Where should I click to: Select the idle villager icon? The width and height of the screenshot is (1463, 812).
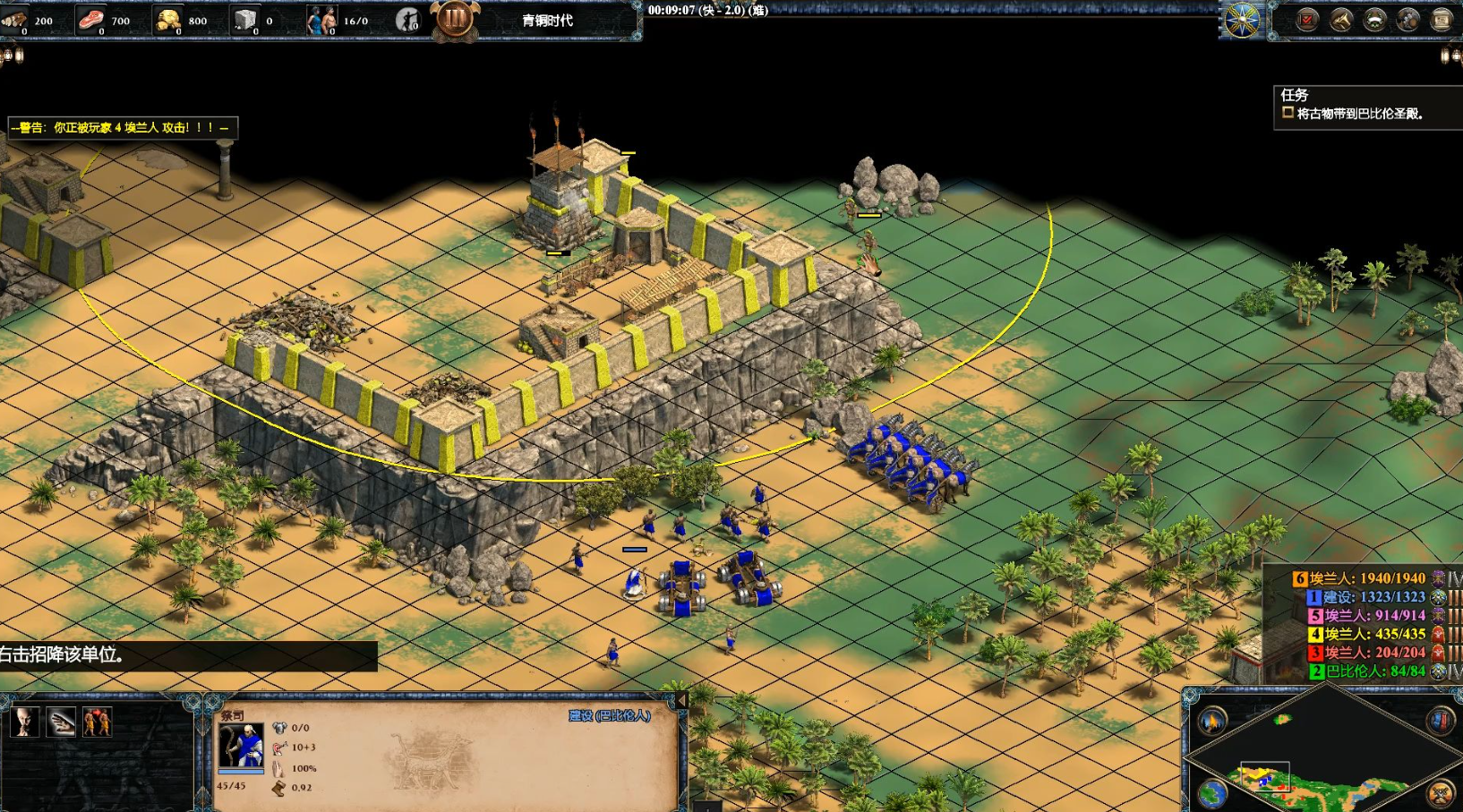pyautogui.click(x=407, y=20)
